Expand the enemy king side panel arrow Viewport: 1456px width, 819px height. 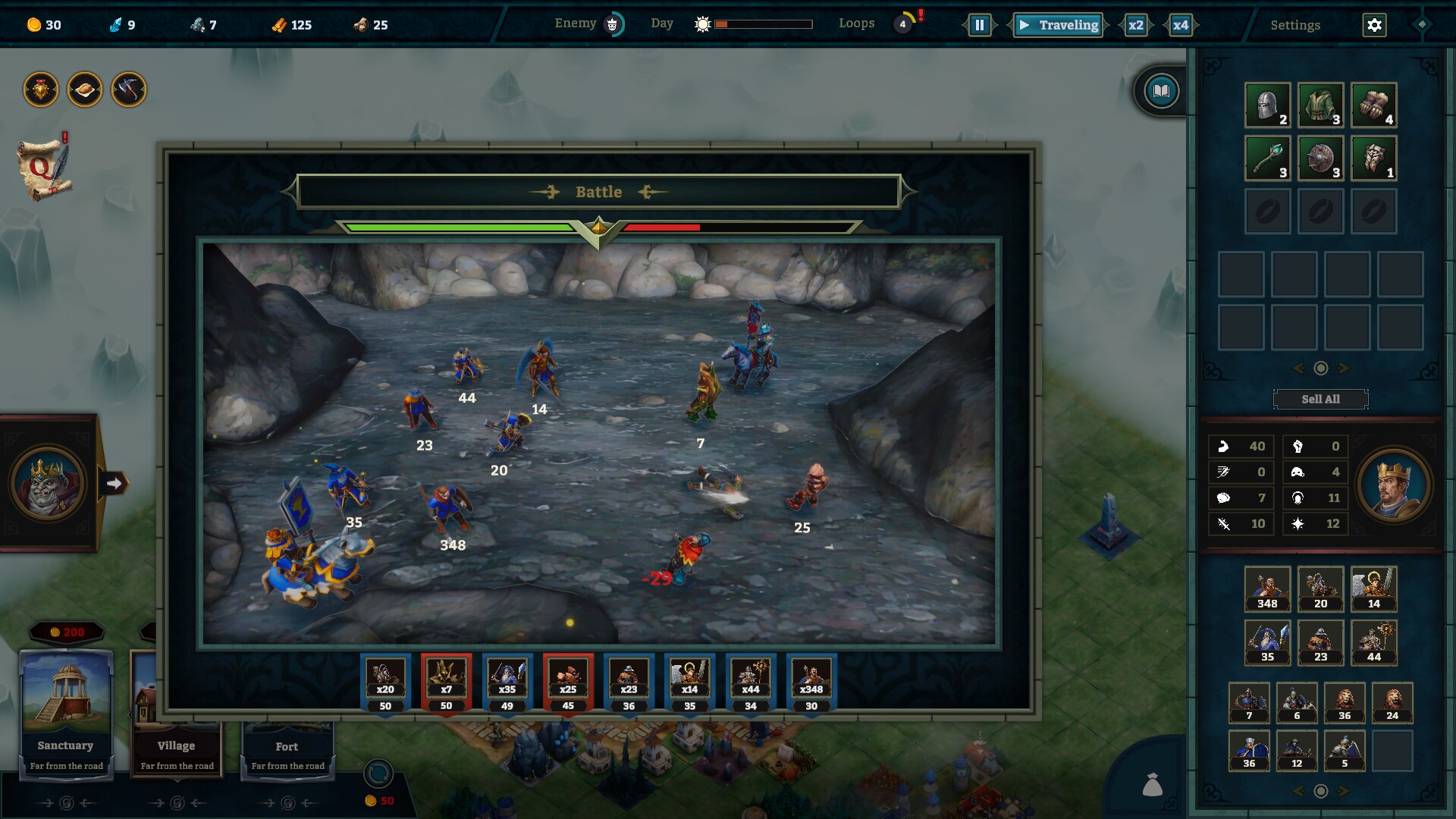pos(115,483)
